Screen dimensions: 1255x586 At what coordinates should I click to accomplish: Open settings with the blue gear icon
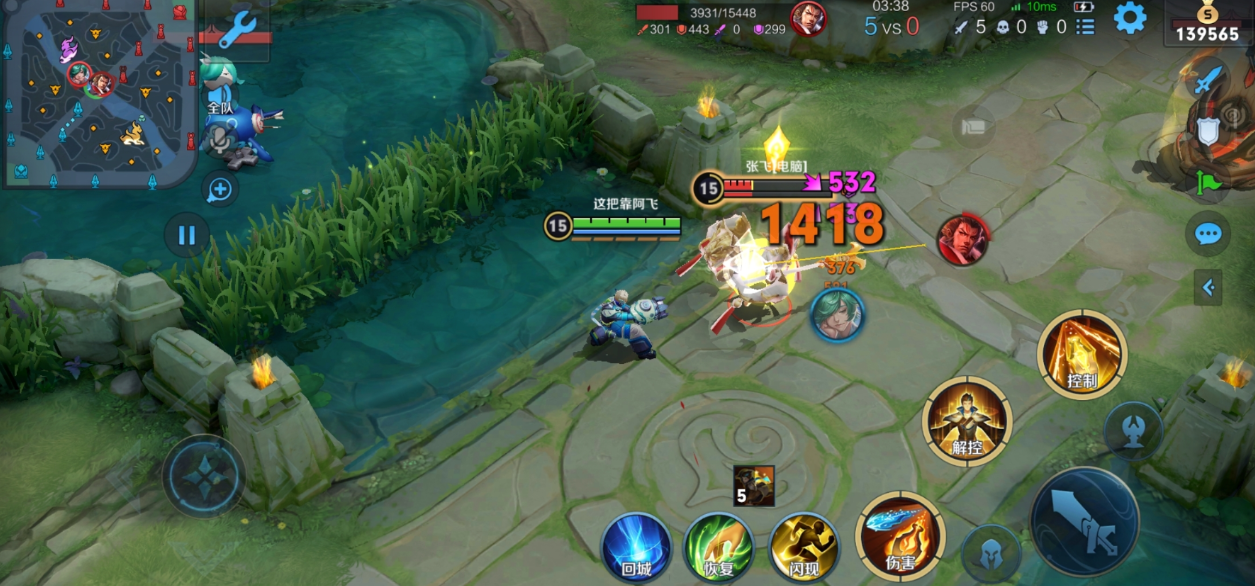[1130, 18]
